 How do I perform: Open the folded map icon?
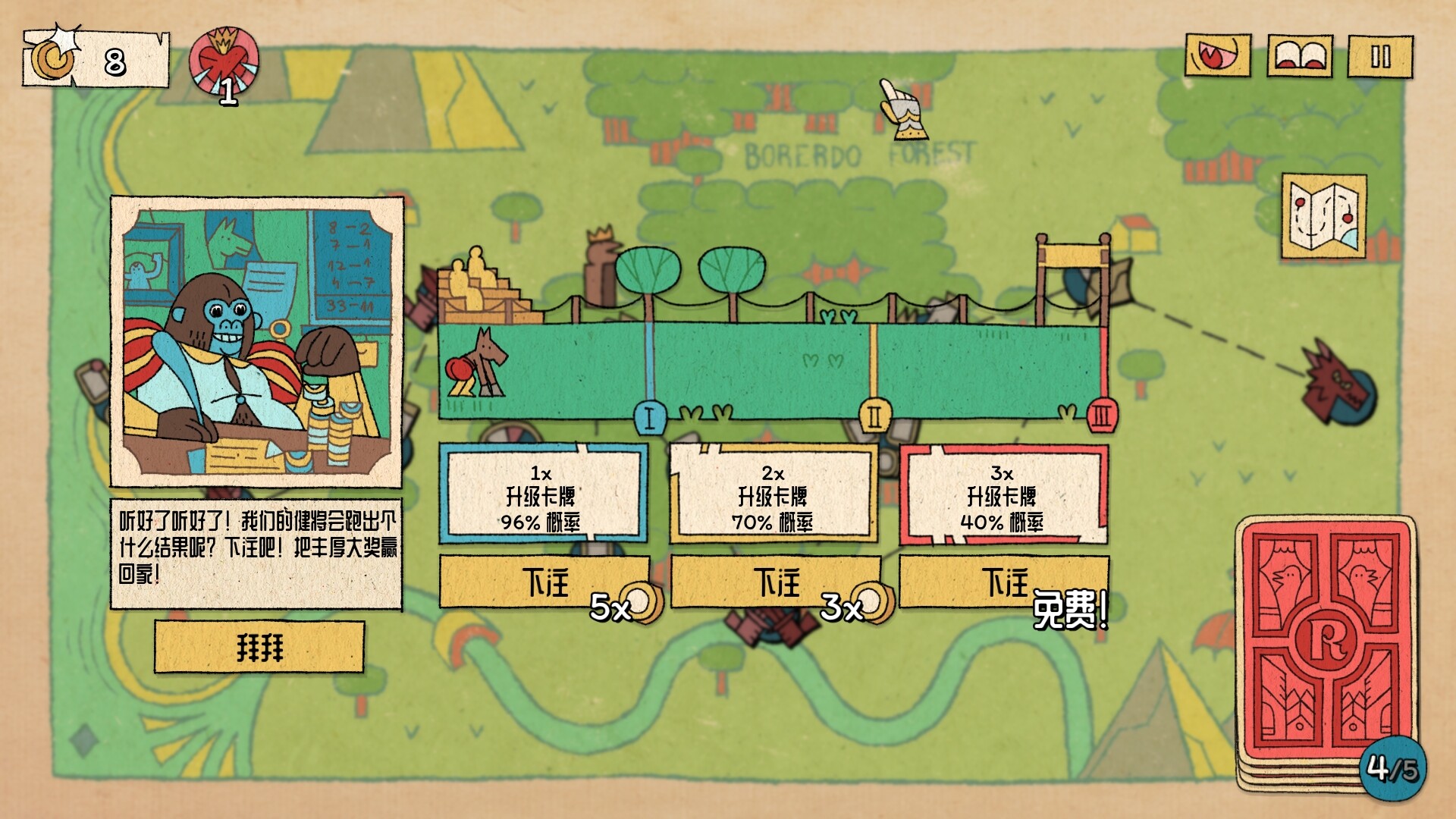coord(1324,216)
